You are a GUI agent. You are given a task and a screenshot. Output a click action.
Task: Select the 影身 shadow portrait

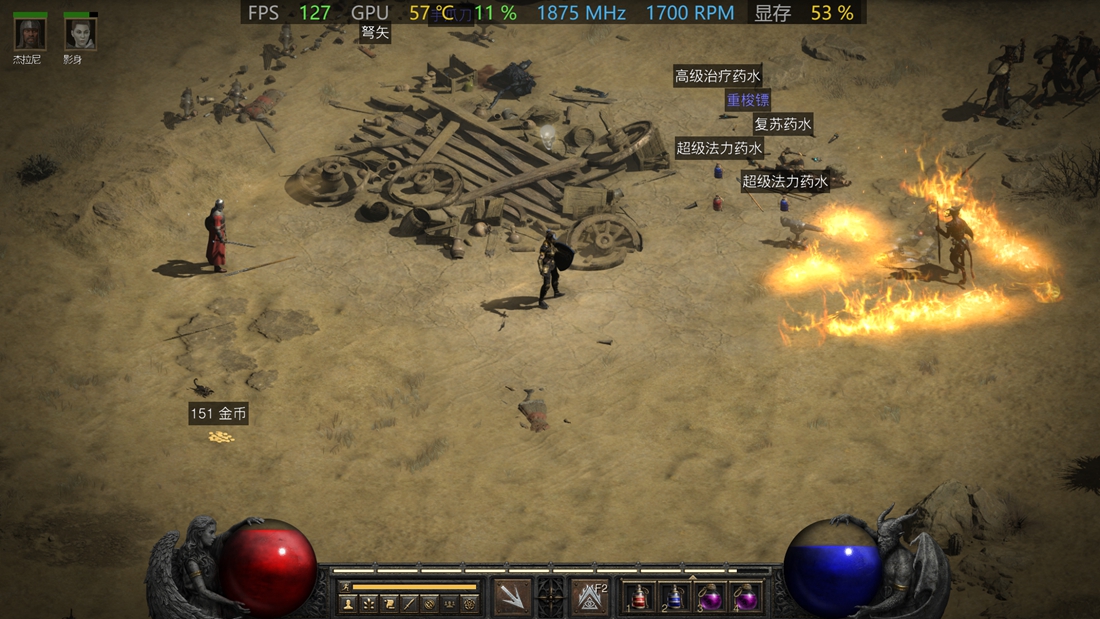coord(80,34)
